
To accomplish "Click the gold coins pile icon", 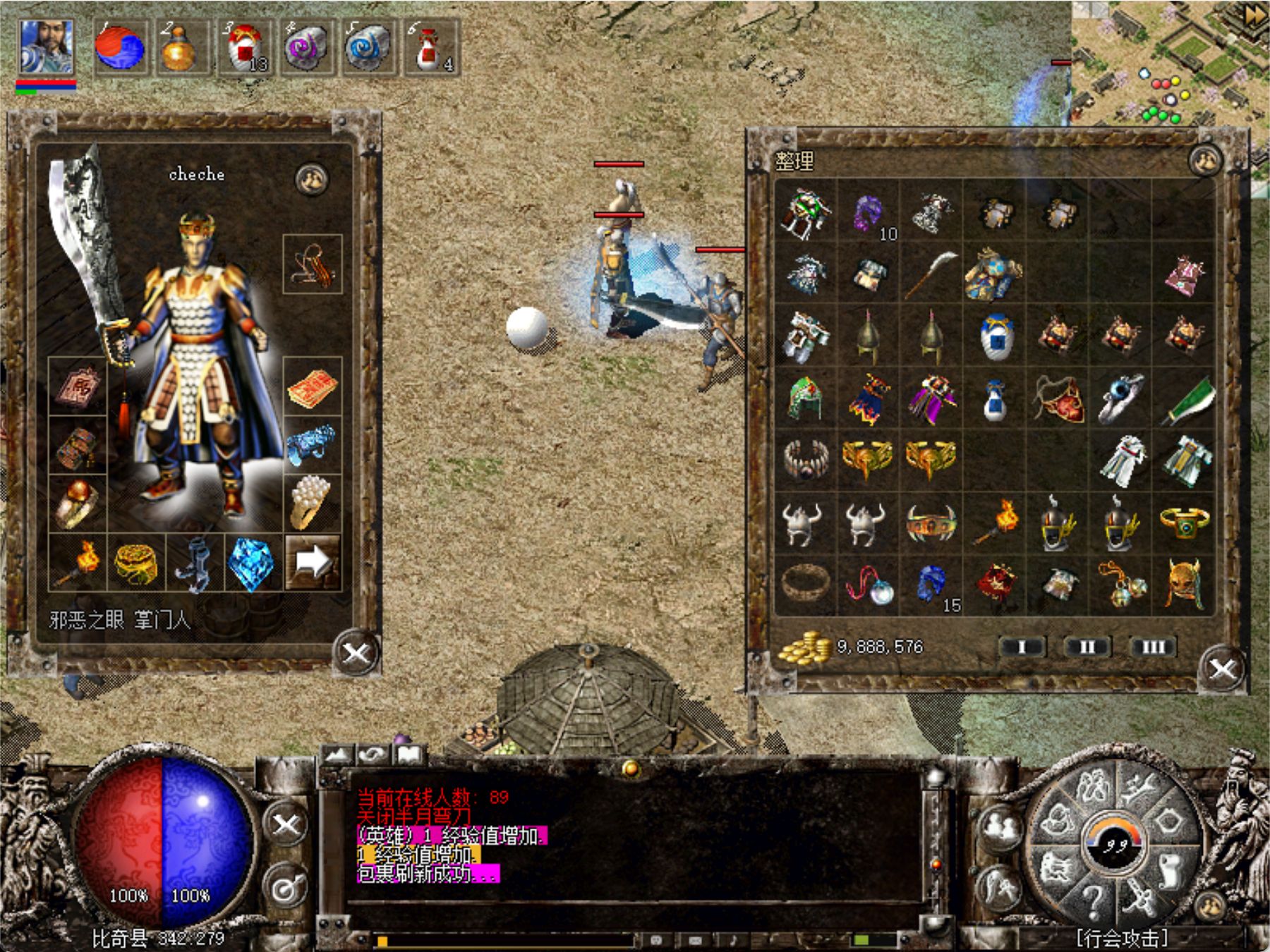I will click(x=804, y=647).
